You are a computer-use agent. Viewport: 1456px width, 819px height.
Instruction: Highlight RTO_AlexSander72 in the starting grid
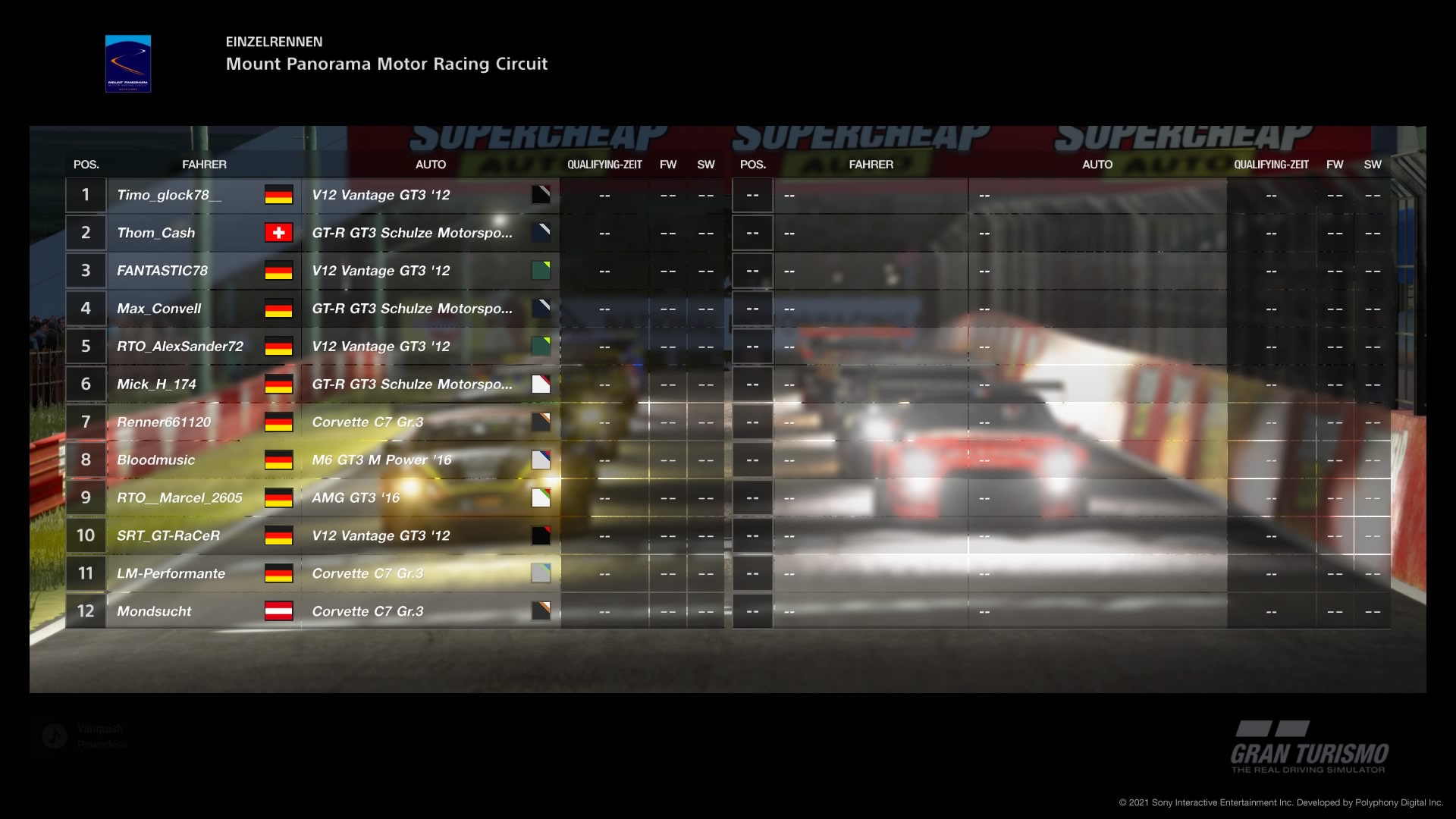(x=180, y=347)
